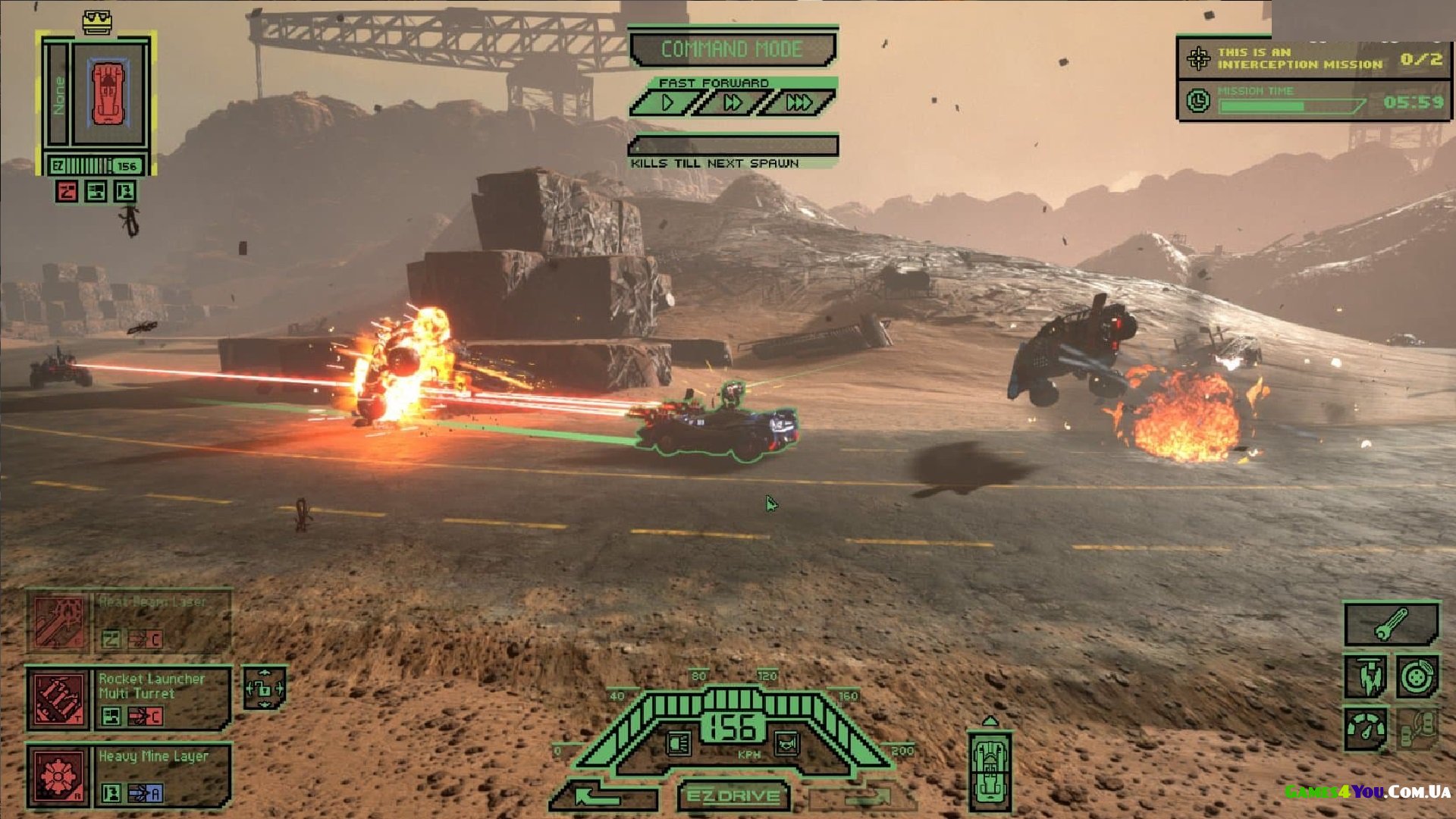Toggle the EZ Drive button

[x=733, y=795]
